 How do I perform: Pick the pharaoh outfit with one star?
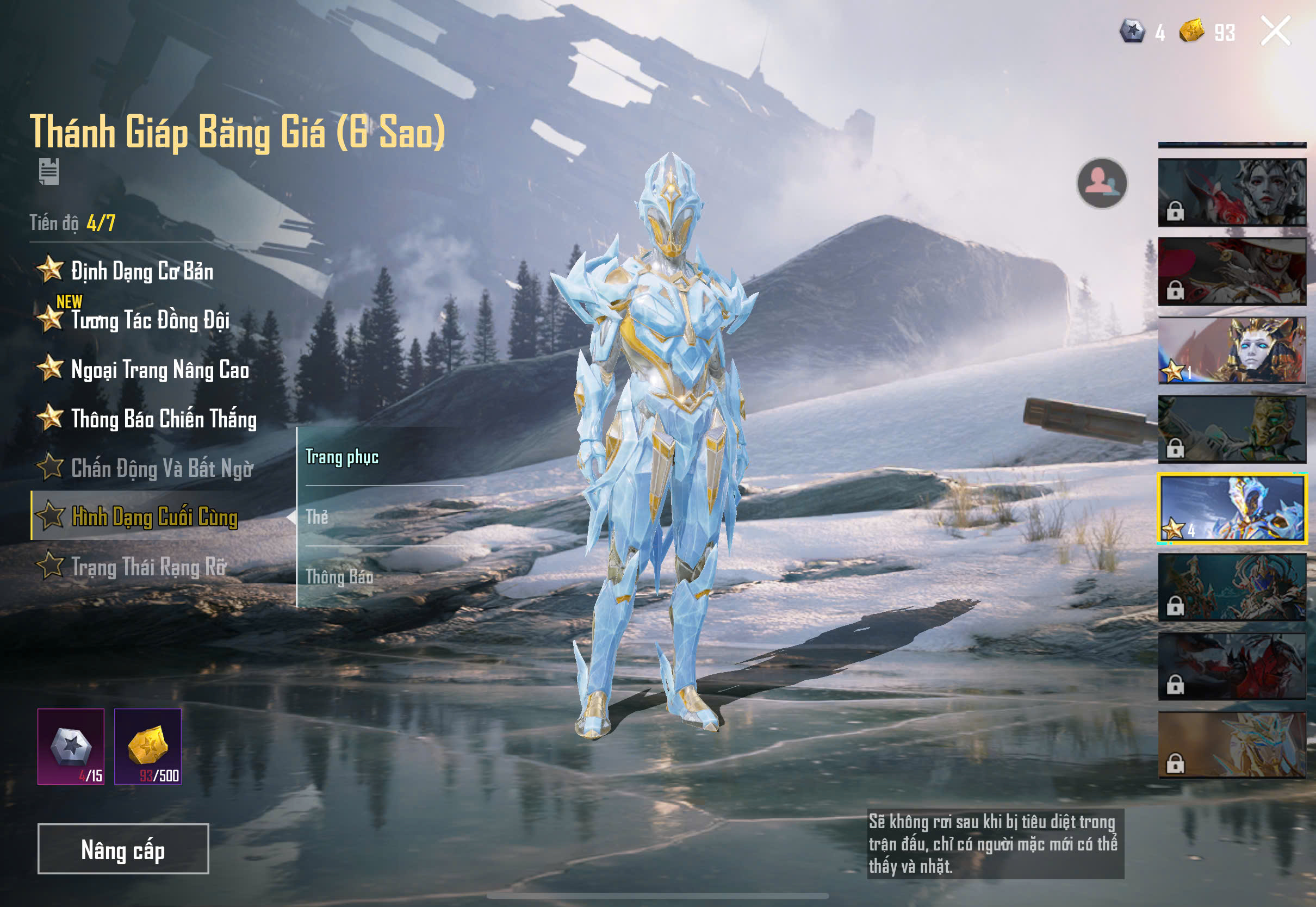[1232, 350]
